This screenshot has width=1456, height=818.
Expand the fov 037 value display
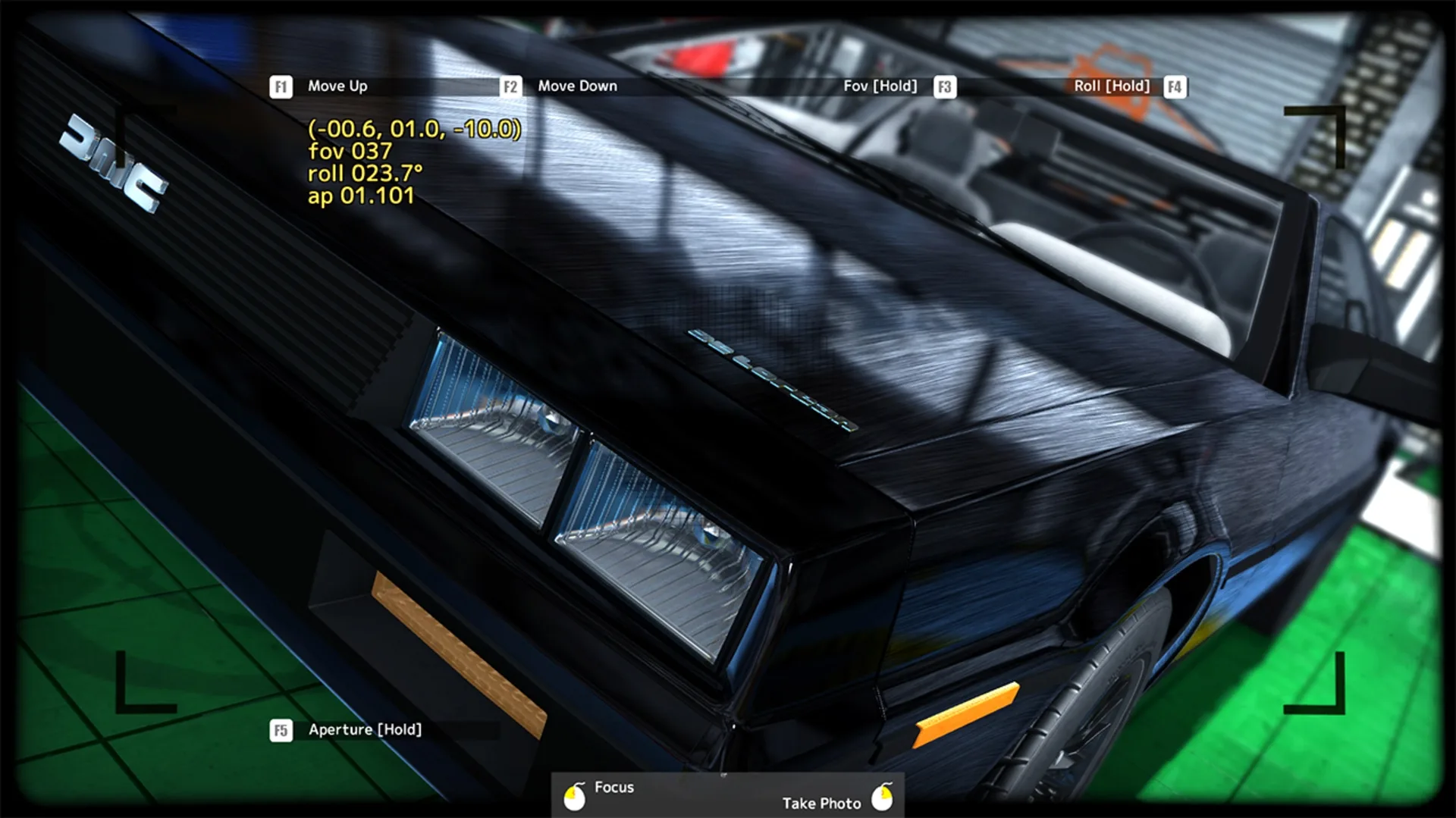[349, 152]
